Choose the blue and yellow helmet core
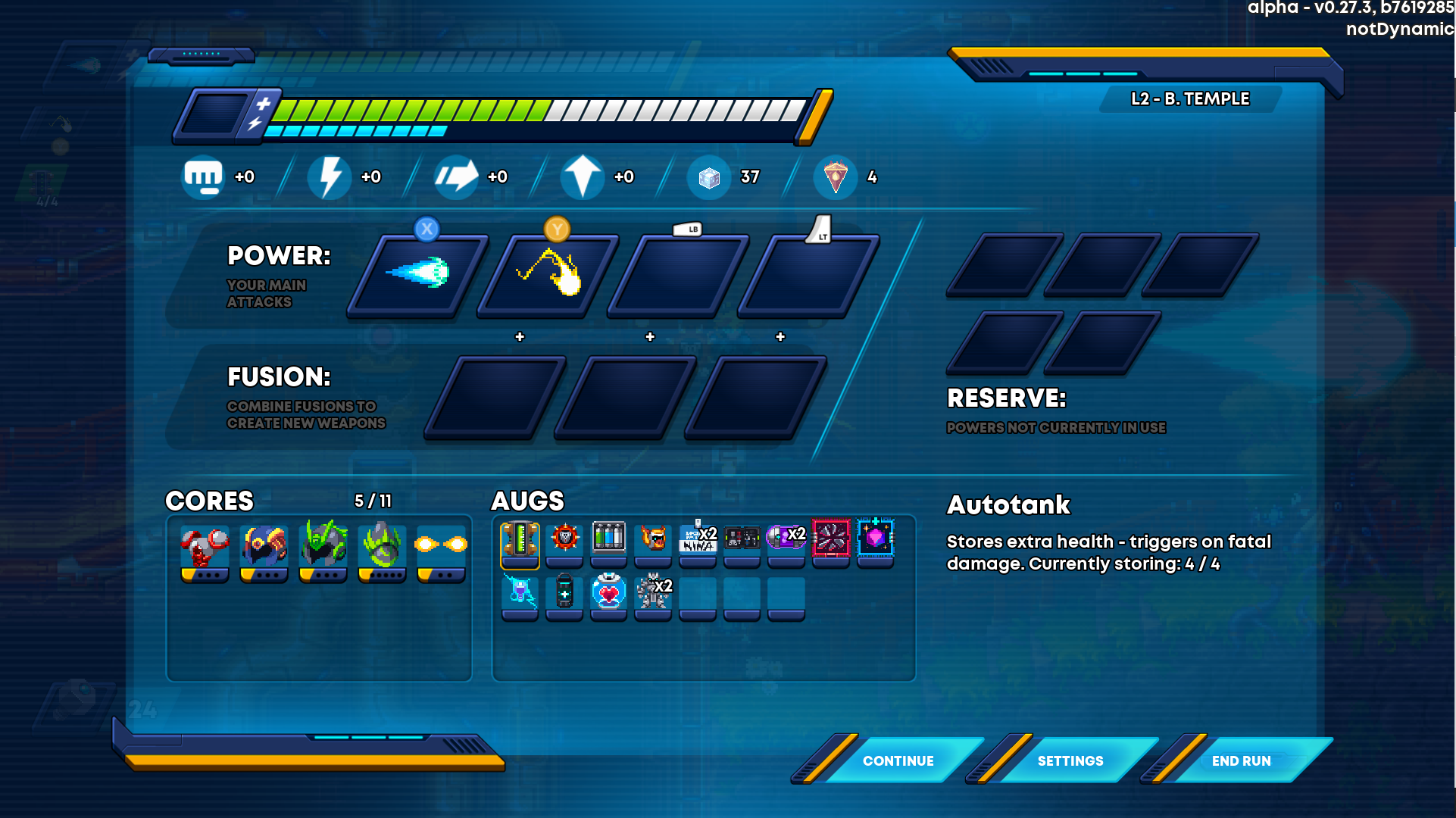The width and height of the screenshot is (1456, 818). [x=264, y=550]
